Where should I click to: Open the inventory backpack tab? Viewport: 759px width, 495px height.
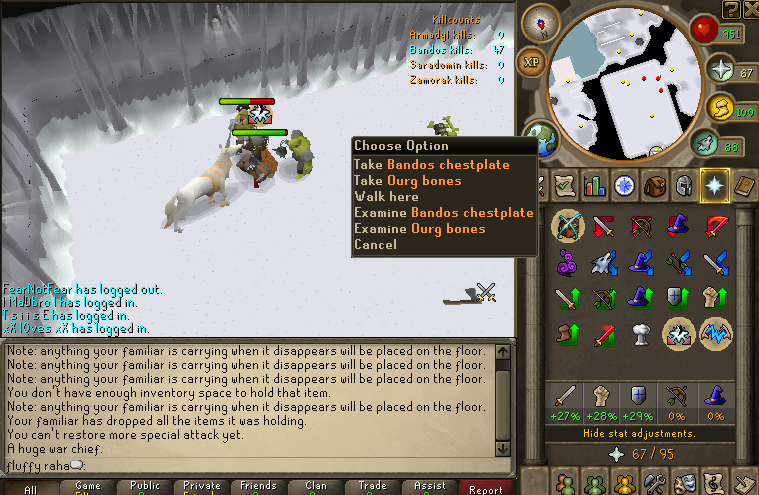(x=655, y=186)
